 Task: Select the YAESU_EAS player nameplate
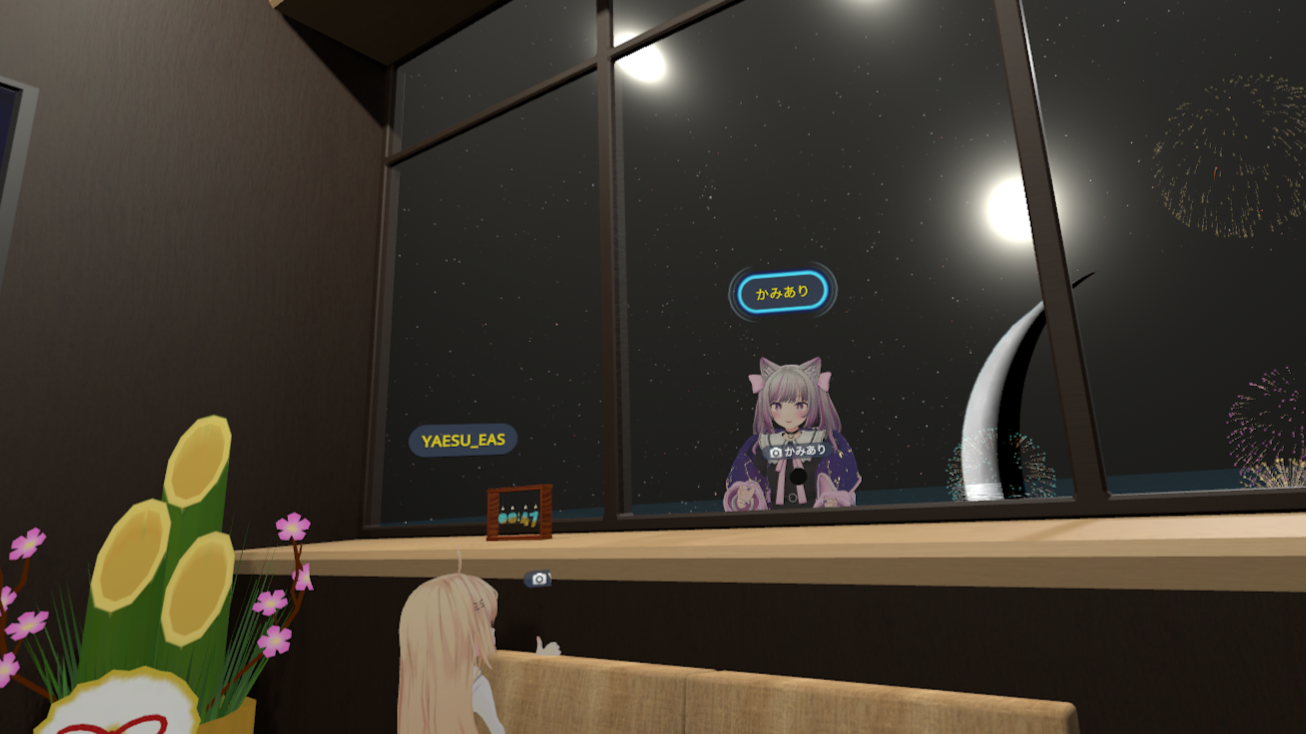(463, 440)
